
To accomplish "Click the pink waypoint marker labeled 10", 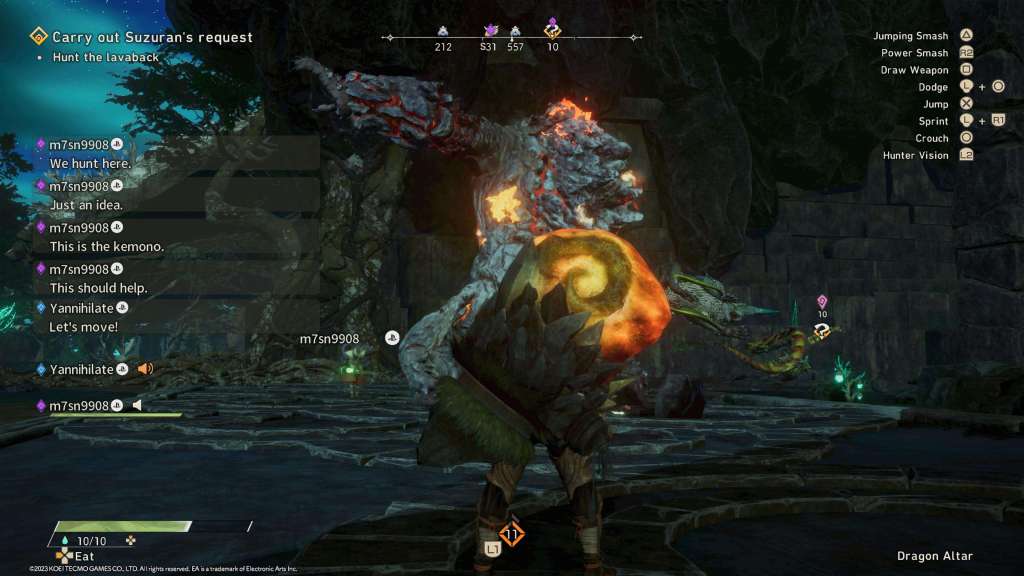I will (x=822, y=302).
